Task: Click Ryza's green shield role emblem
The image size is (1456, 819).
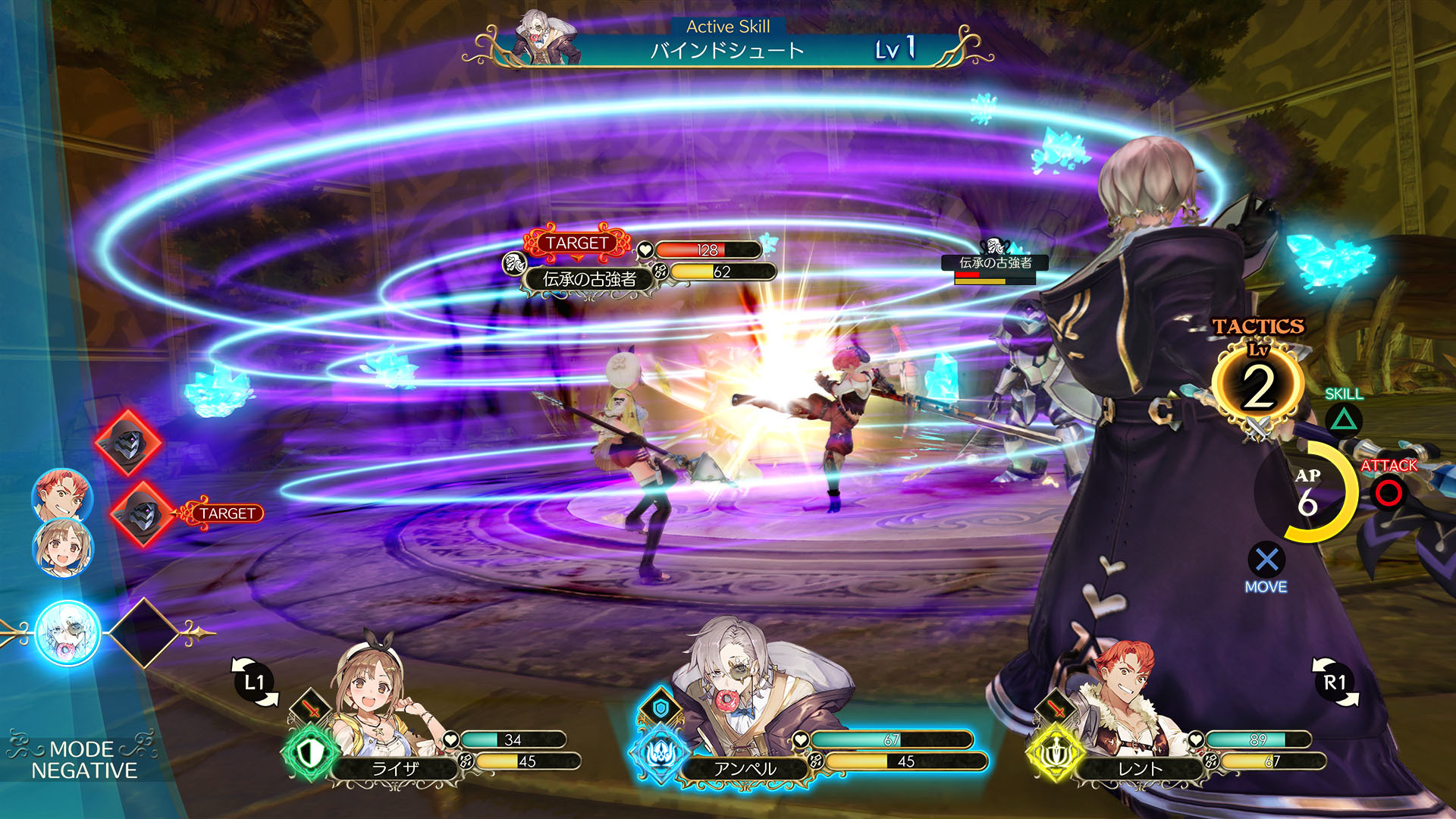Action: tap(309, 753)
